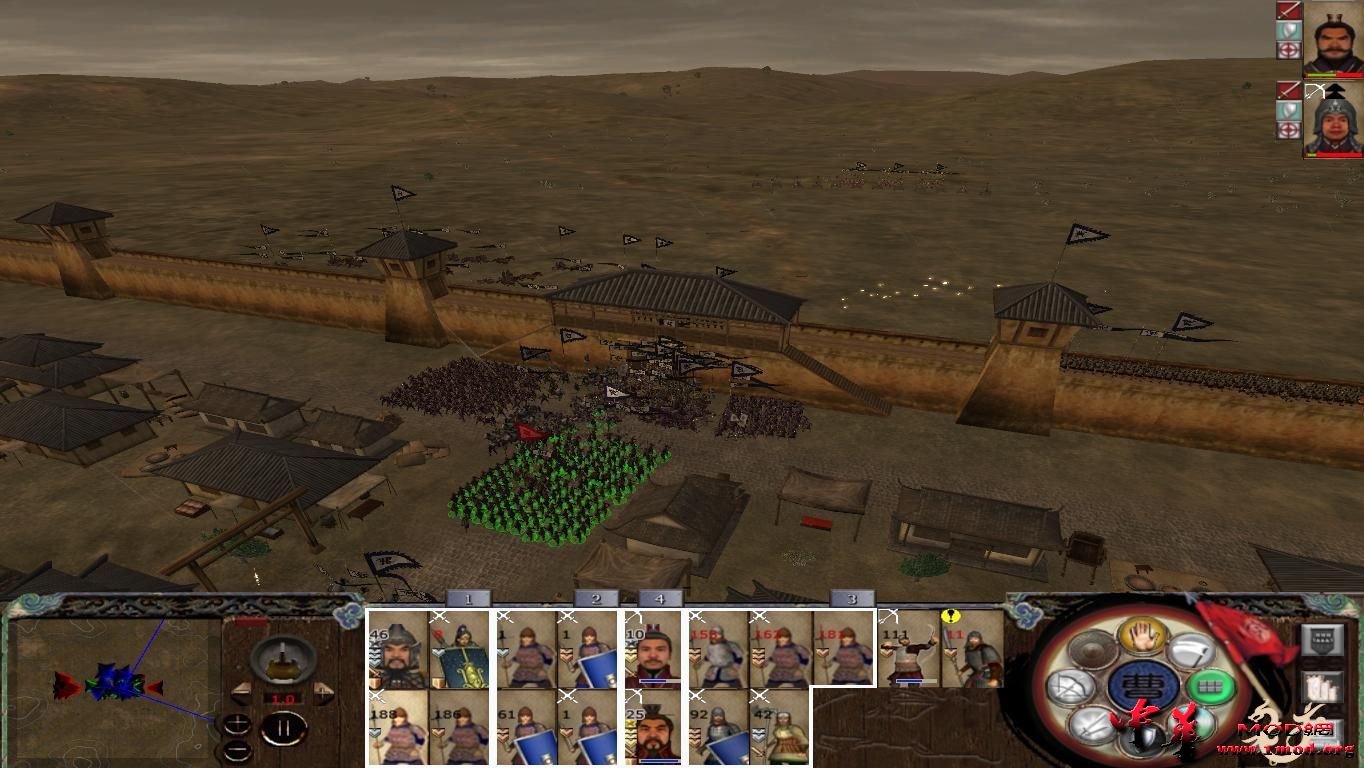Click the gong icon on the command wheel
Viewport: 1364px width, 768px height.
tap(1091, 651)
